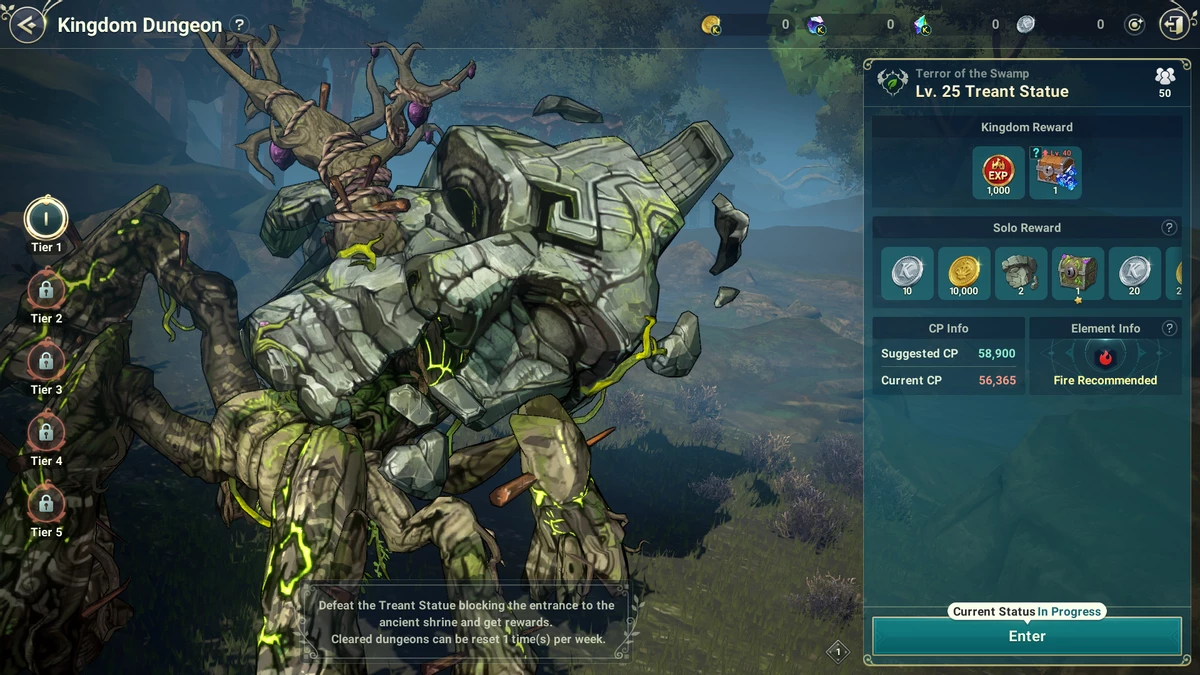The image size is (1200, 675).
Task: Choose the locked Tier 2 dungeon
Action: pyautogui.click(x=46, y=291)
